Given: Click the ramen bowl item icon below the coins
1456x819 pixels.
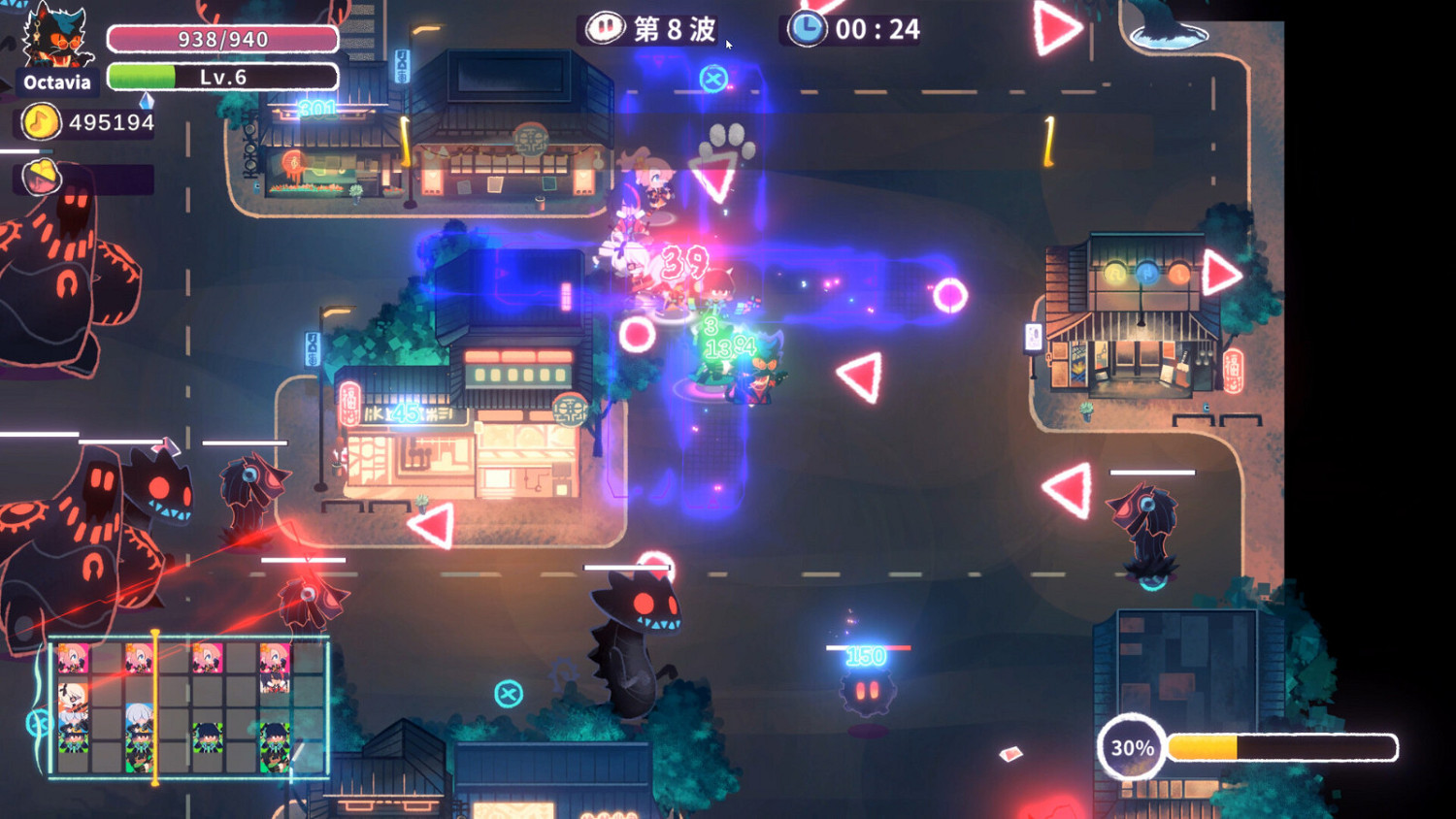Looking at the screenshot, I should (41, 178).
